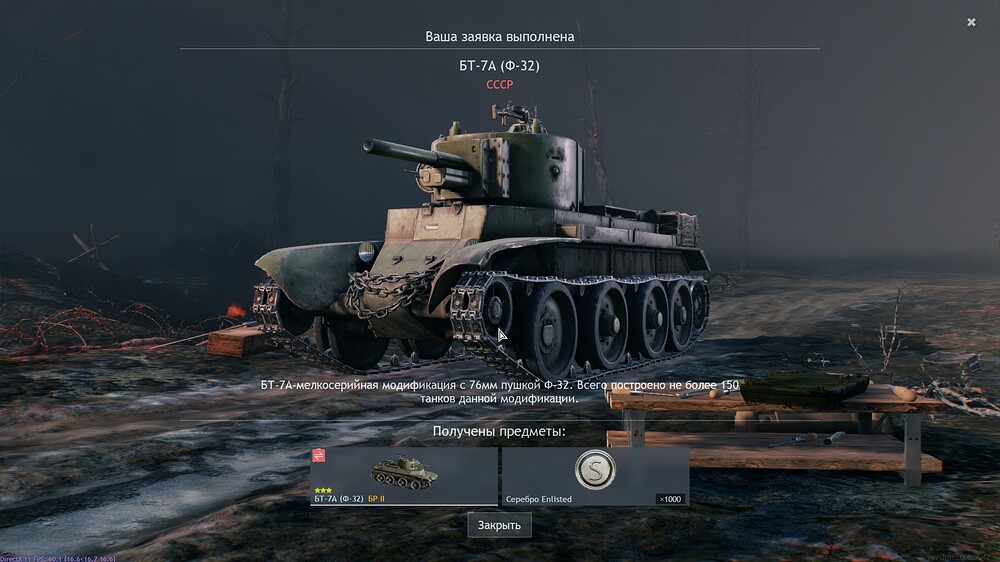Click the Закрыть button

pos(499,525)
